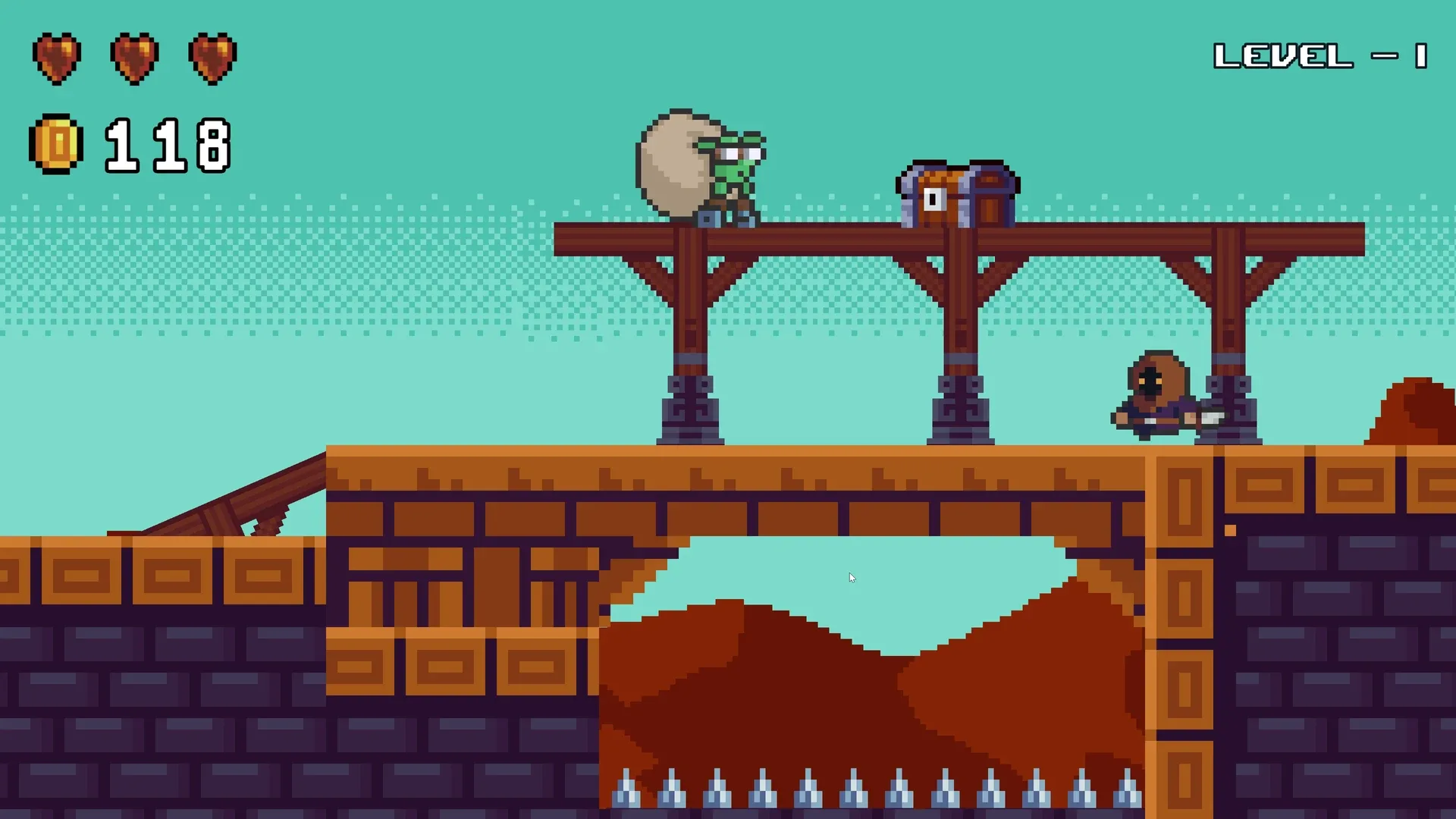Click the large sack on the goblin's back
Screen dimensions: 1456x819
673,161
